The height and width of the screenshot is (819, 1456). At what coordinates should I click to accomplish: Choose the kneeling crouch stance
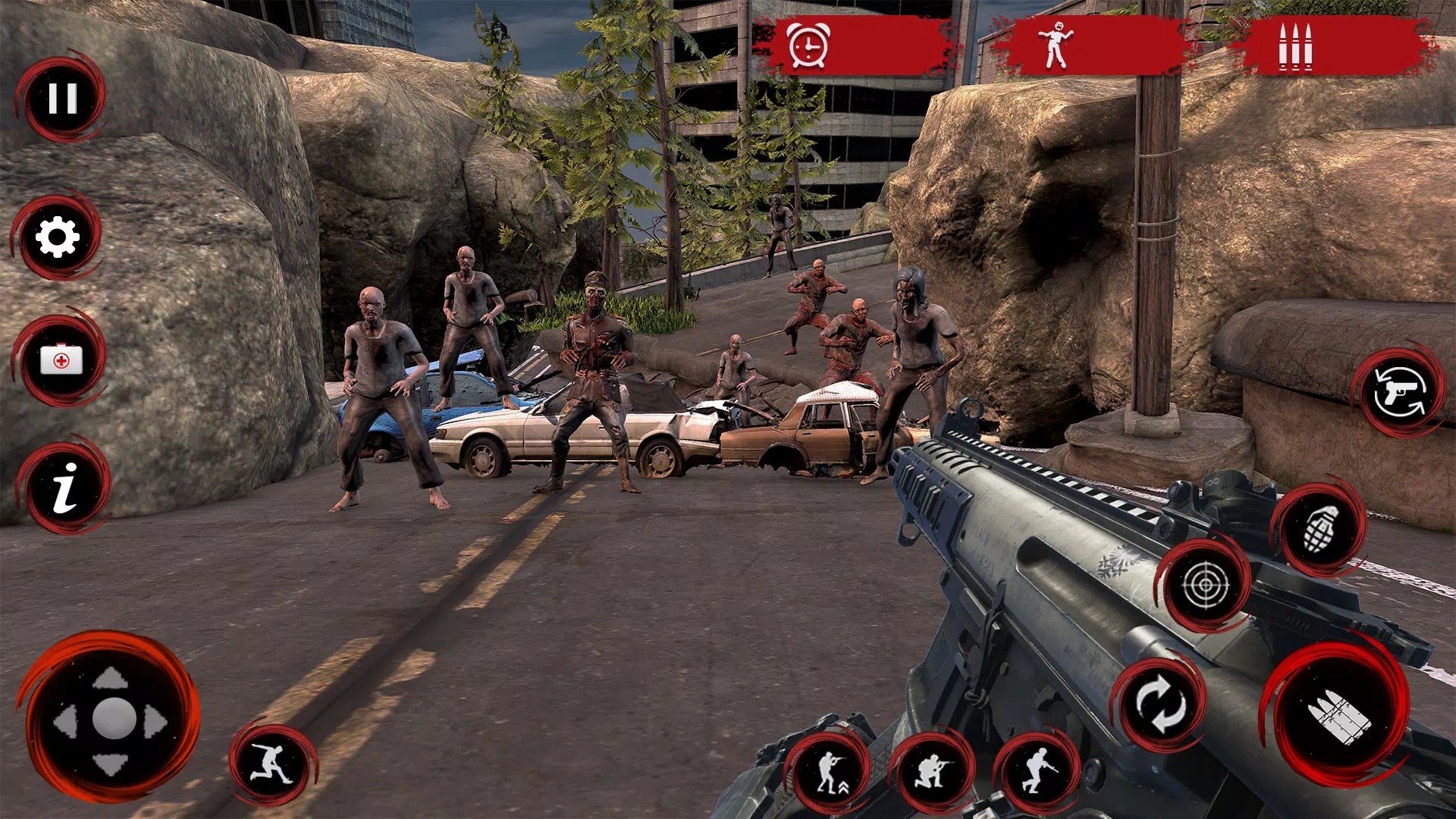click(x=932, y=773)
